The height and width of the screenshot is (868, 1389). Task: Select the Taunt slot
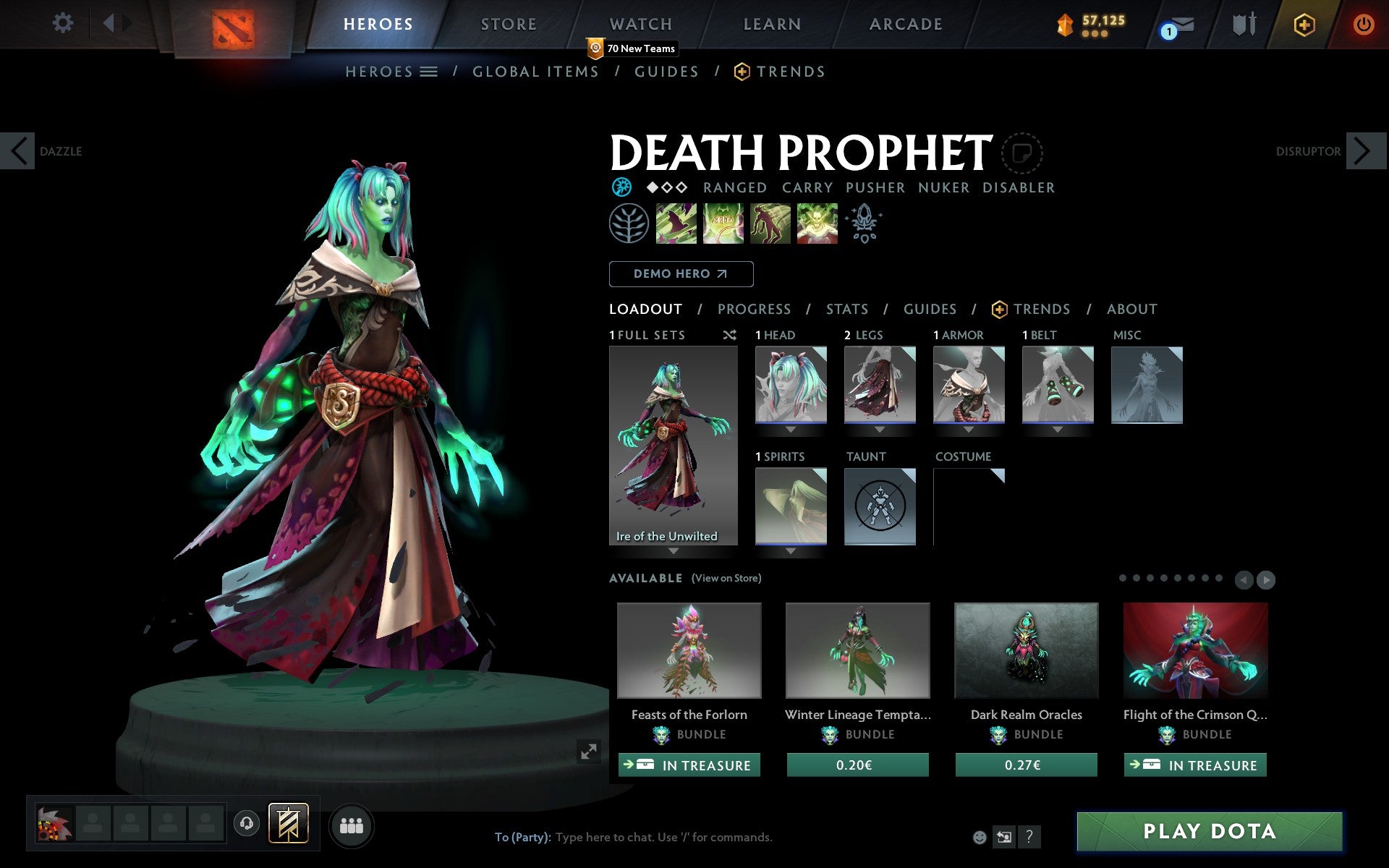(880, 506)
